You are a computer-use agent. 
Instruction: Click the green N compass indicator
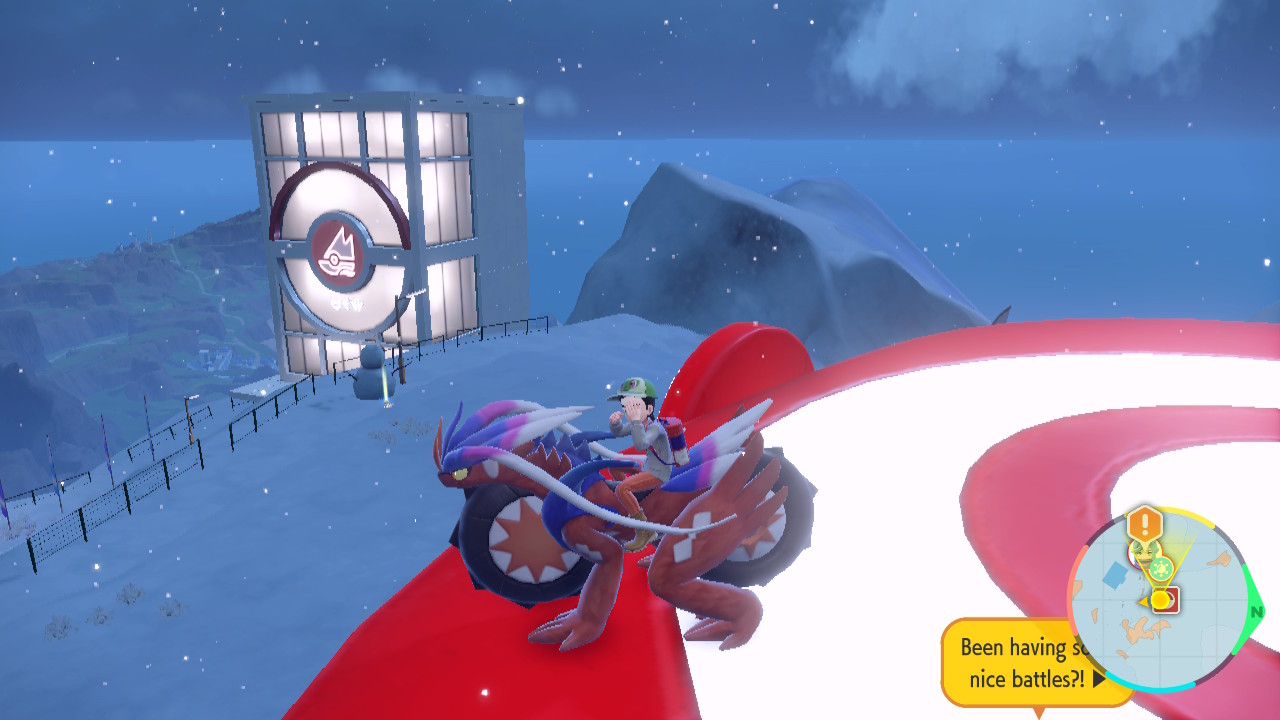point(1256,611)
